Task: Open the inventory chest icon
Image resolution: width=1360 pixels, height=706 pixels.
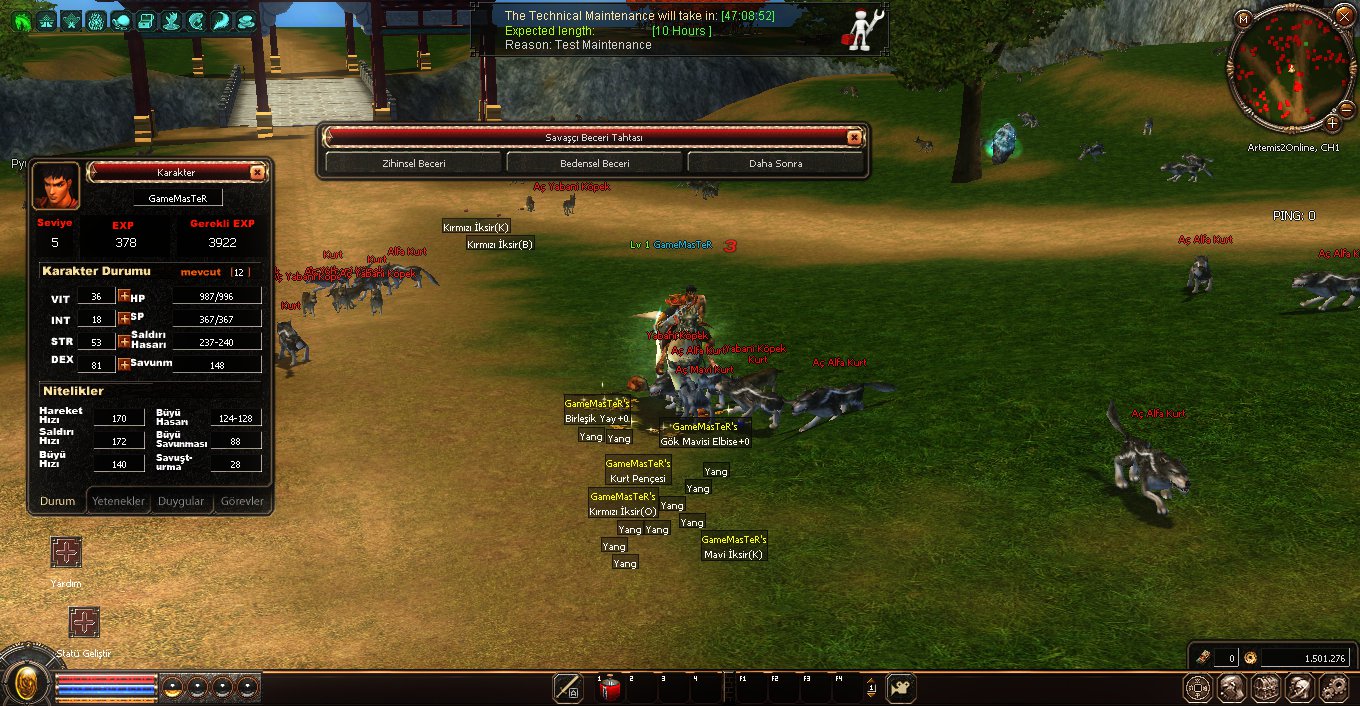Action: 1265,687
